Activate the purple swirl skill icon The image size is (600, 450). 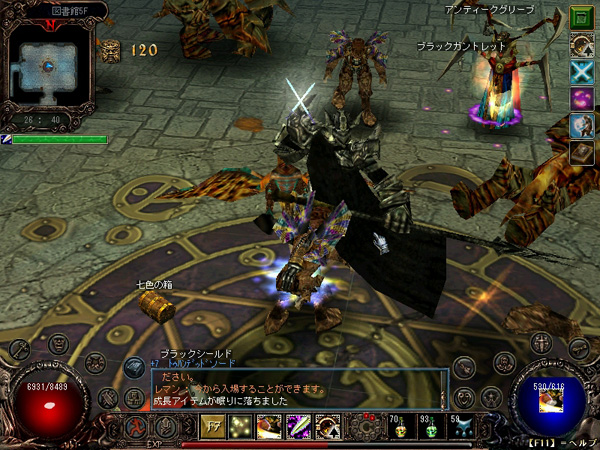581,98
